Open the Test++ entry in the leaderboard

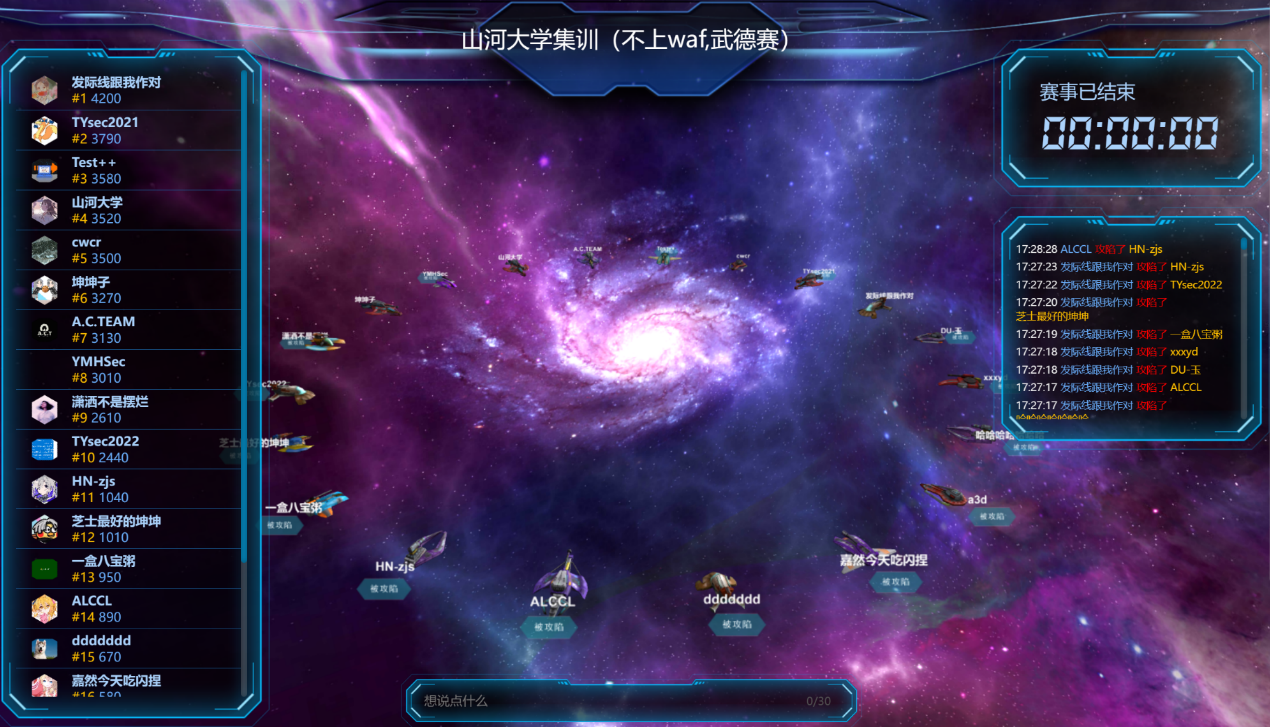(x=130, y=171)
